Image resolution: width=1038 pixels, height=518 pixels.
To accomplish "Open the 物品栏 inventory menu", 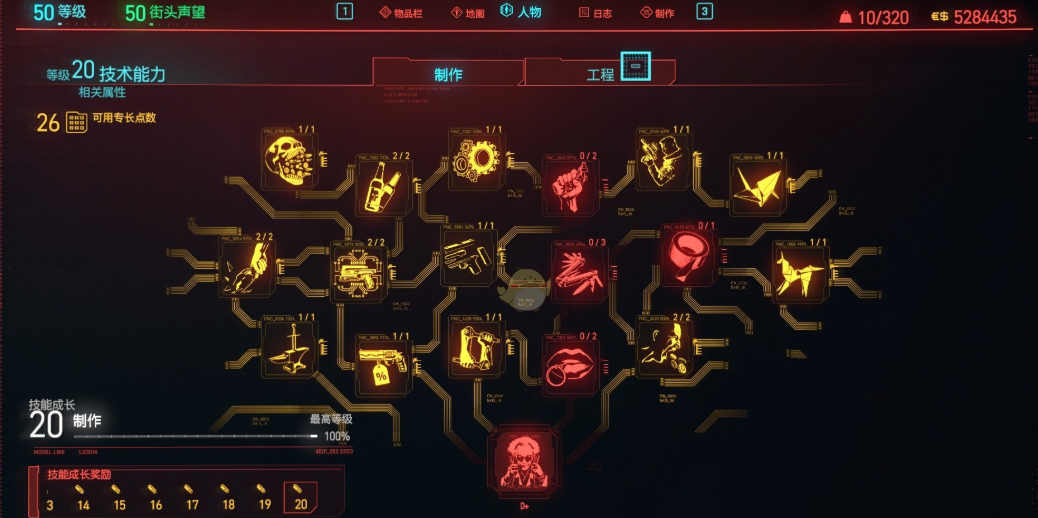I will pyautogui.click(x=404, y=13).
